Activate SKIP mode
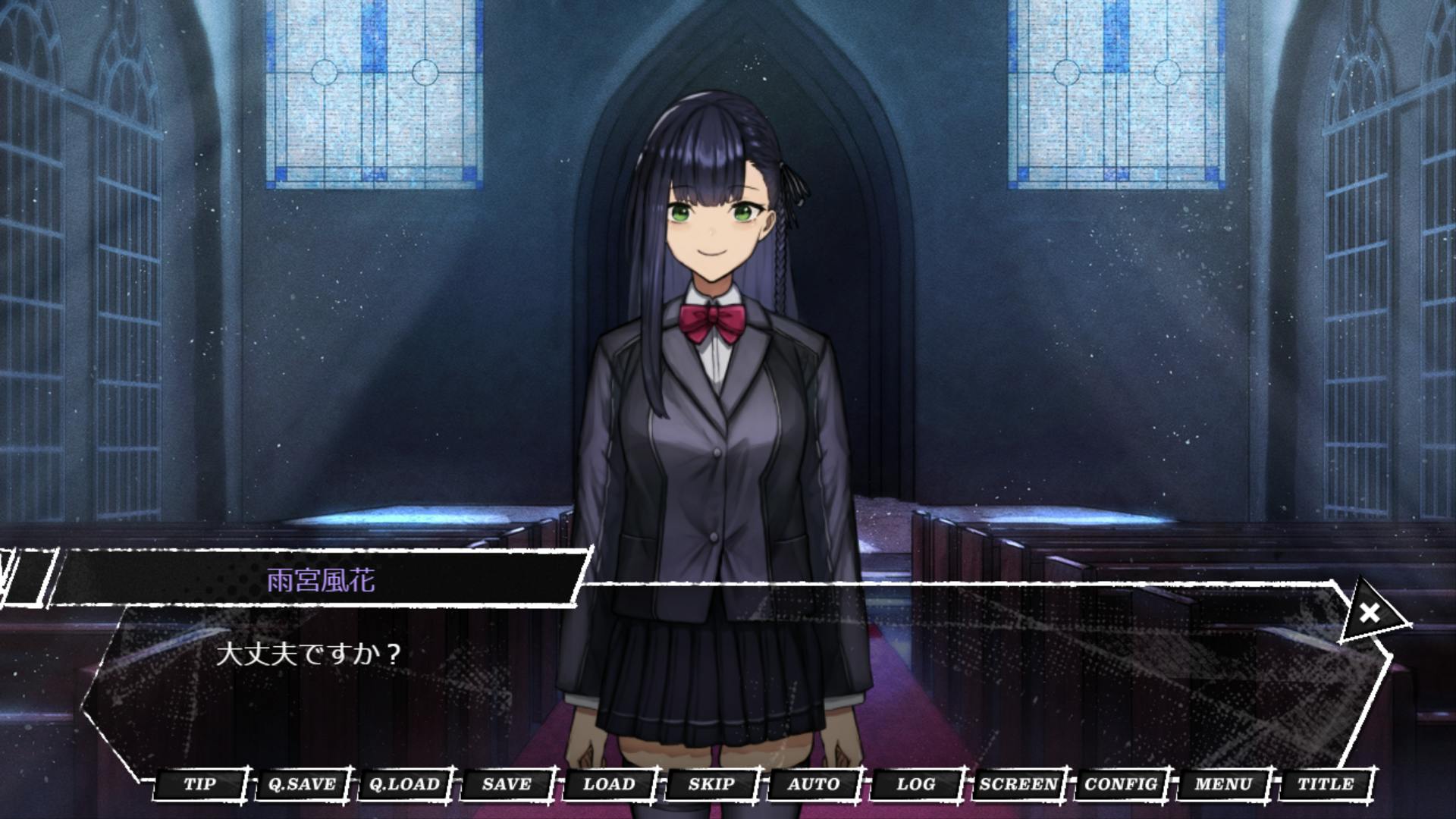1456x819 pixels. (711, 784)
